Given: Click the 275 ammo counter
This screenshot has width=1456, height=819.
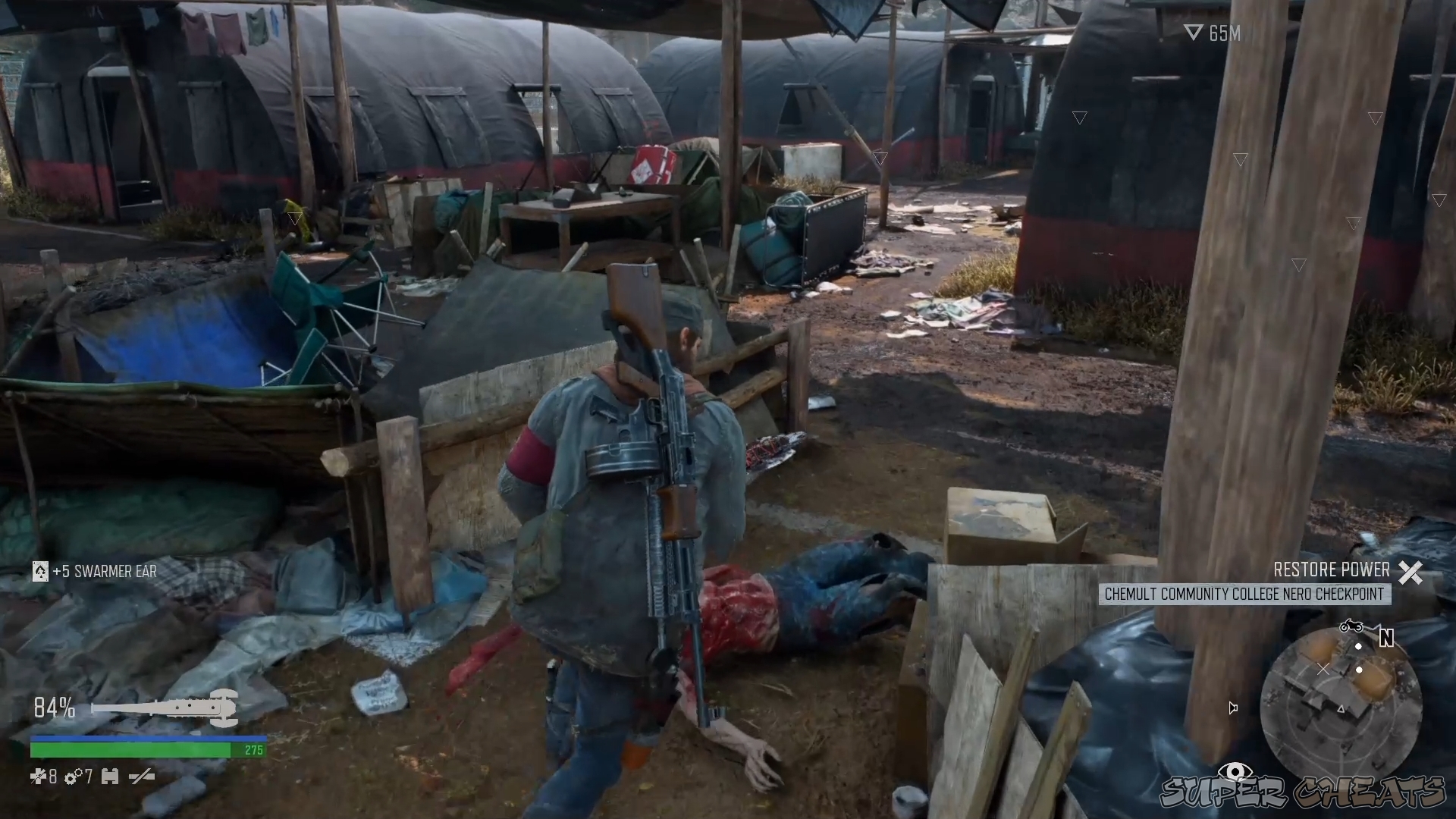Looking at the screenshot, I should point(253,749).
